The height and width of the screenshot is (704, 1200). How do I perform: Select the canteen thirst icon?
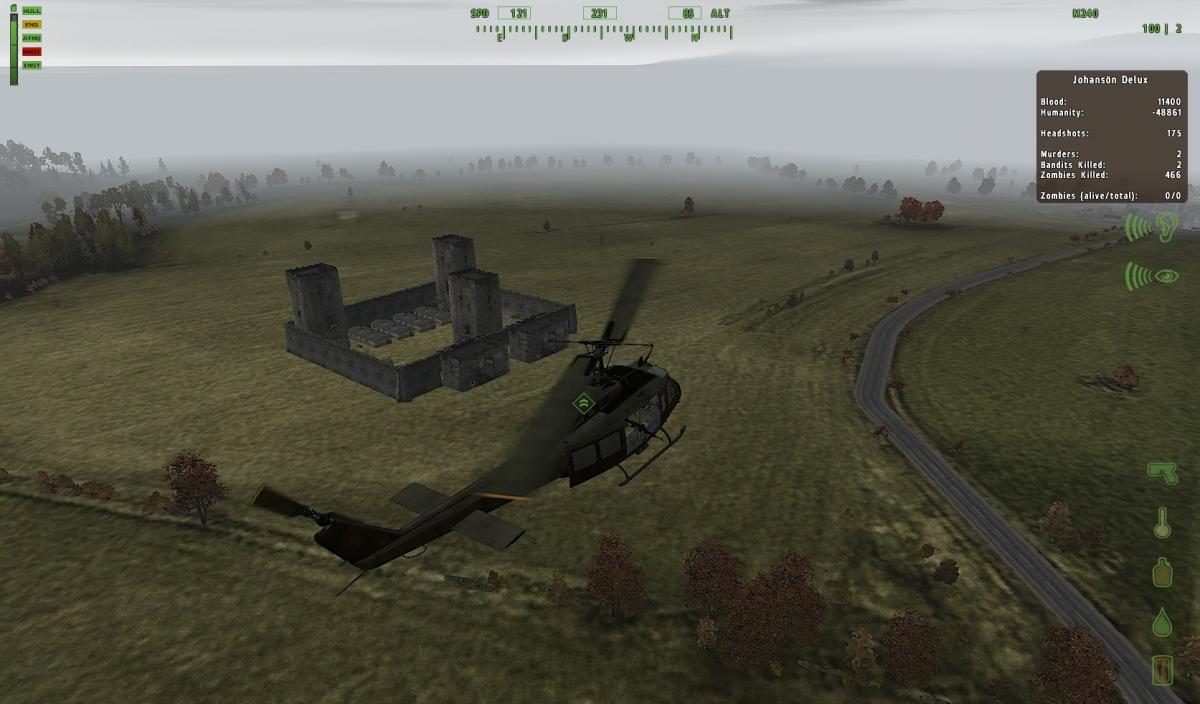(1162, 572)
